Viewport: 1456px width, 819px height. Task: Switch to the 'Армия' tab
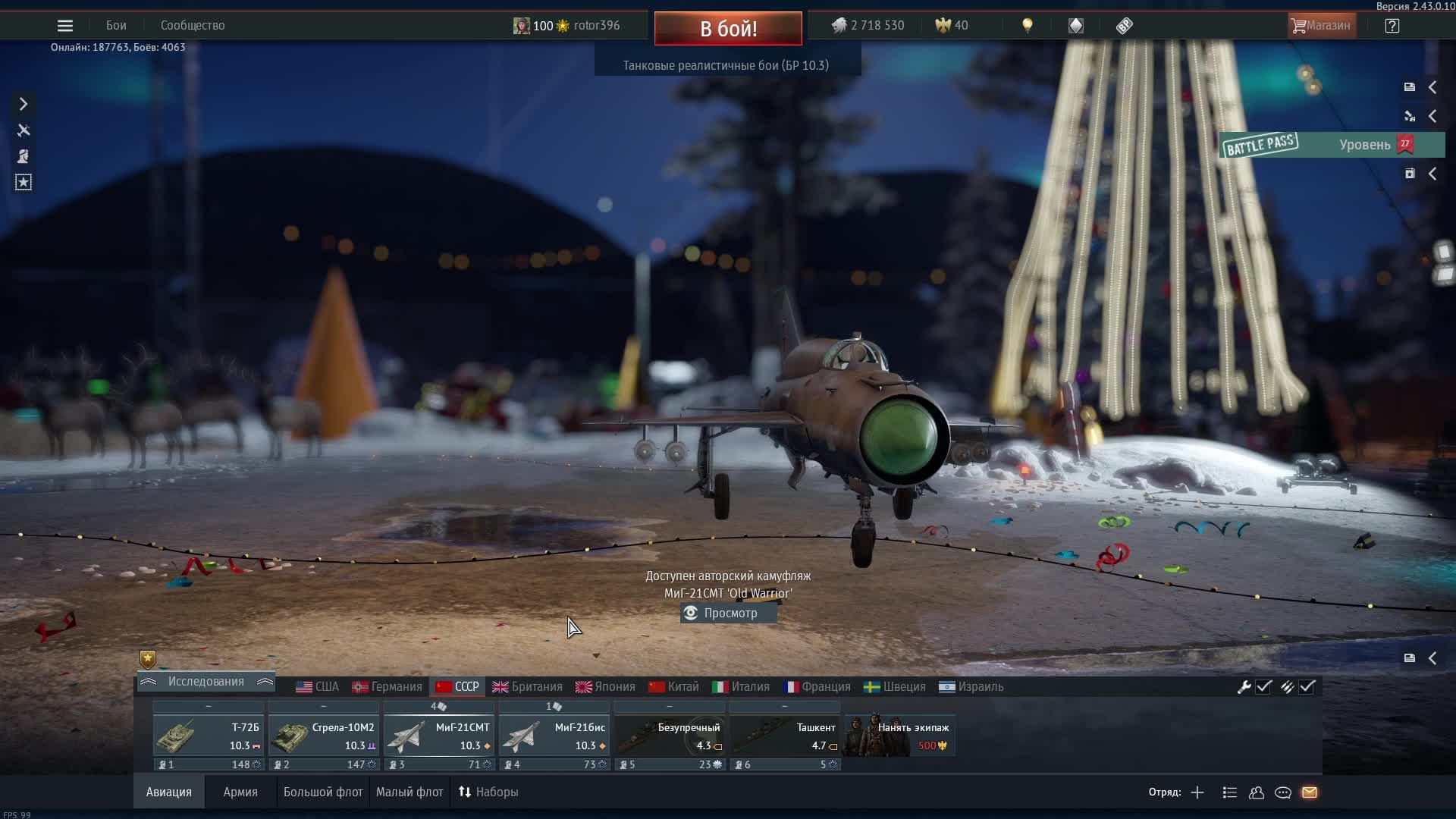point(240,792)
